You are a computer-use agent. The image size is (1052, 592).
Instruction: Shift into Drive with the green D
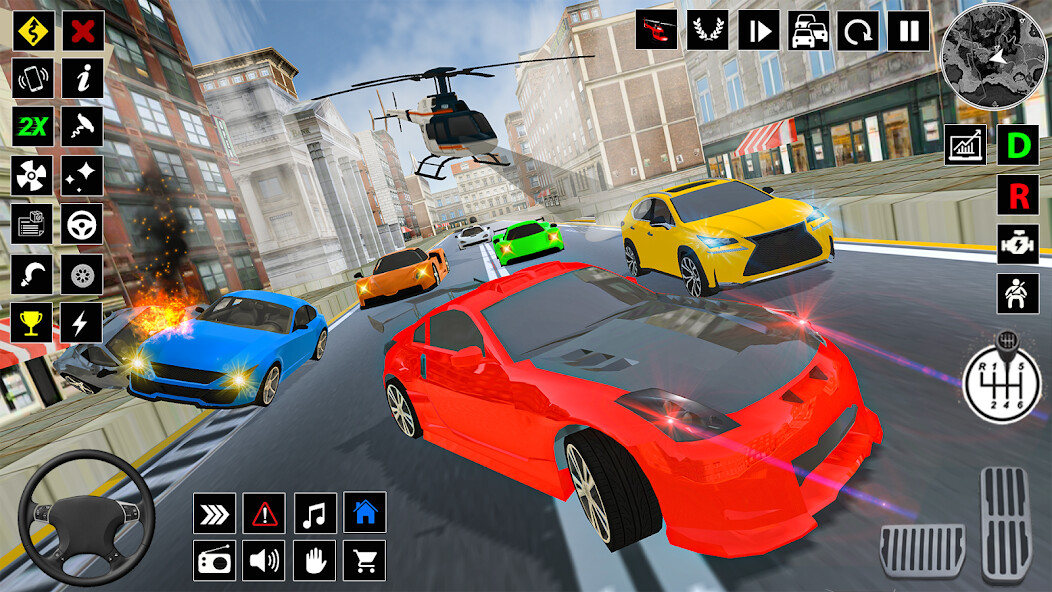(1018, 145)
